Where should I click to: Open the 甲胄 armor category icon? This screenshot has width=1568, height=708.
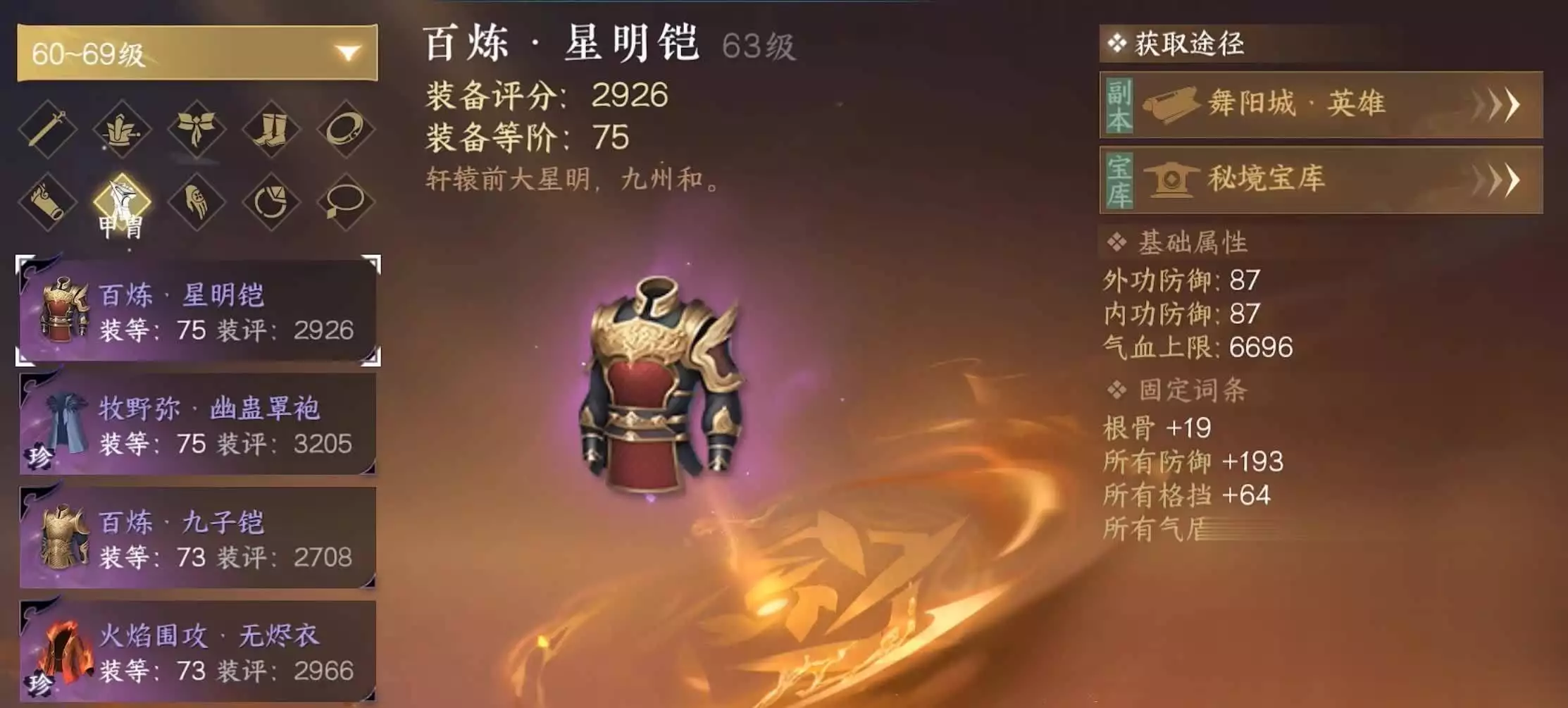(123, 204)
